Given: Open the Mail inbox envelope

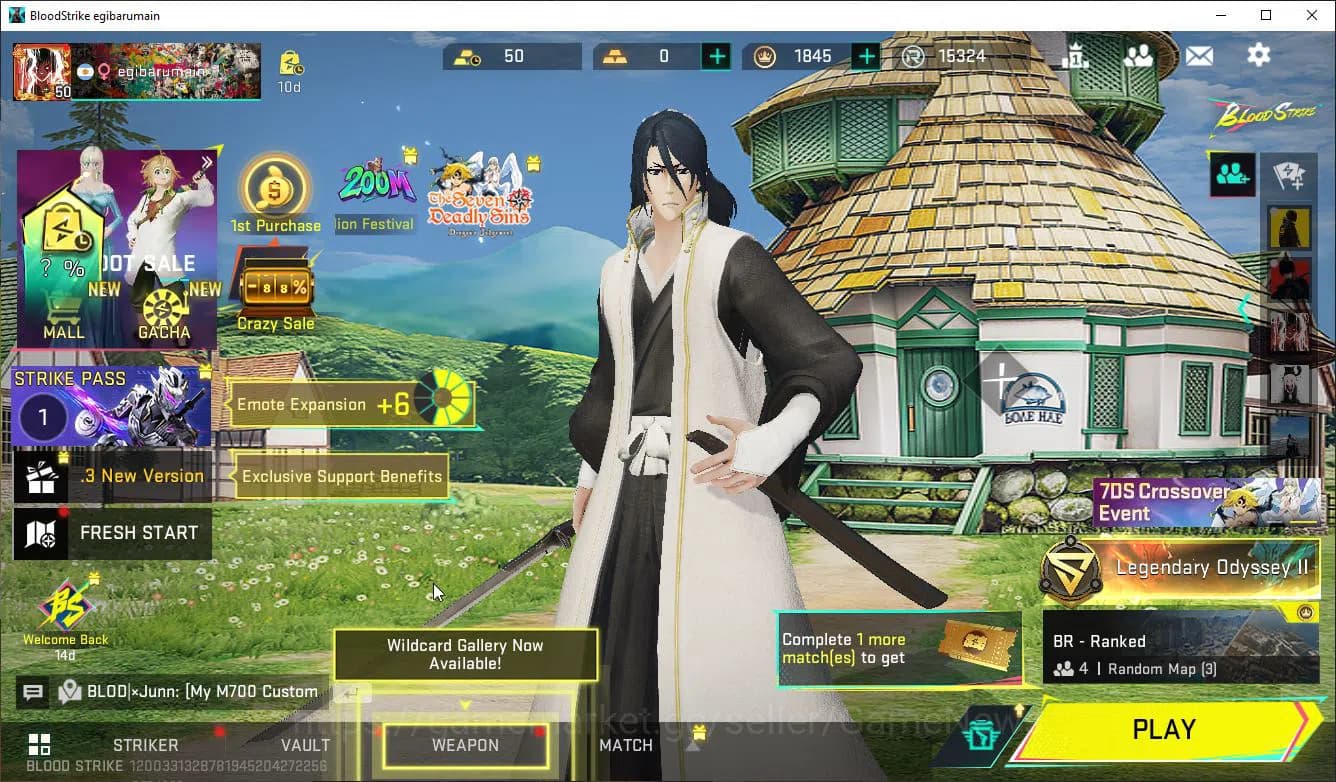Looking at the screenshot, I should pyautogui.click(x=1200, y=56).
